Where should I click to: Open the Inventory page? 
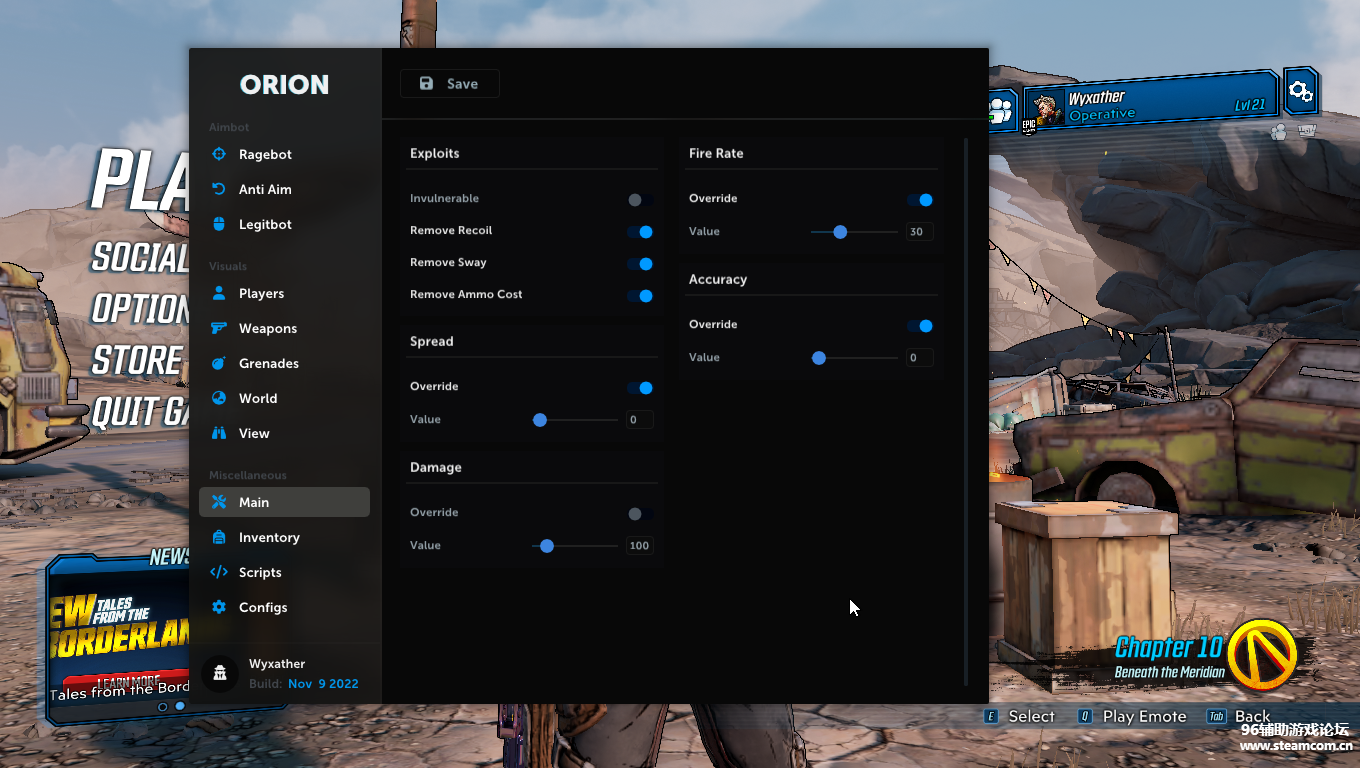pyautogui.click(x=269, y=538)
